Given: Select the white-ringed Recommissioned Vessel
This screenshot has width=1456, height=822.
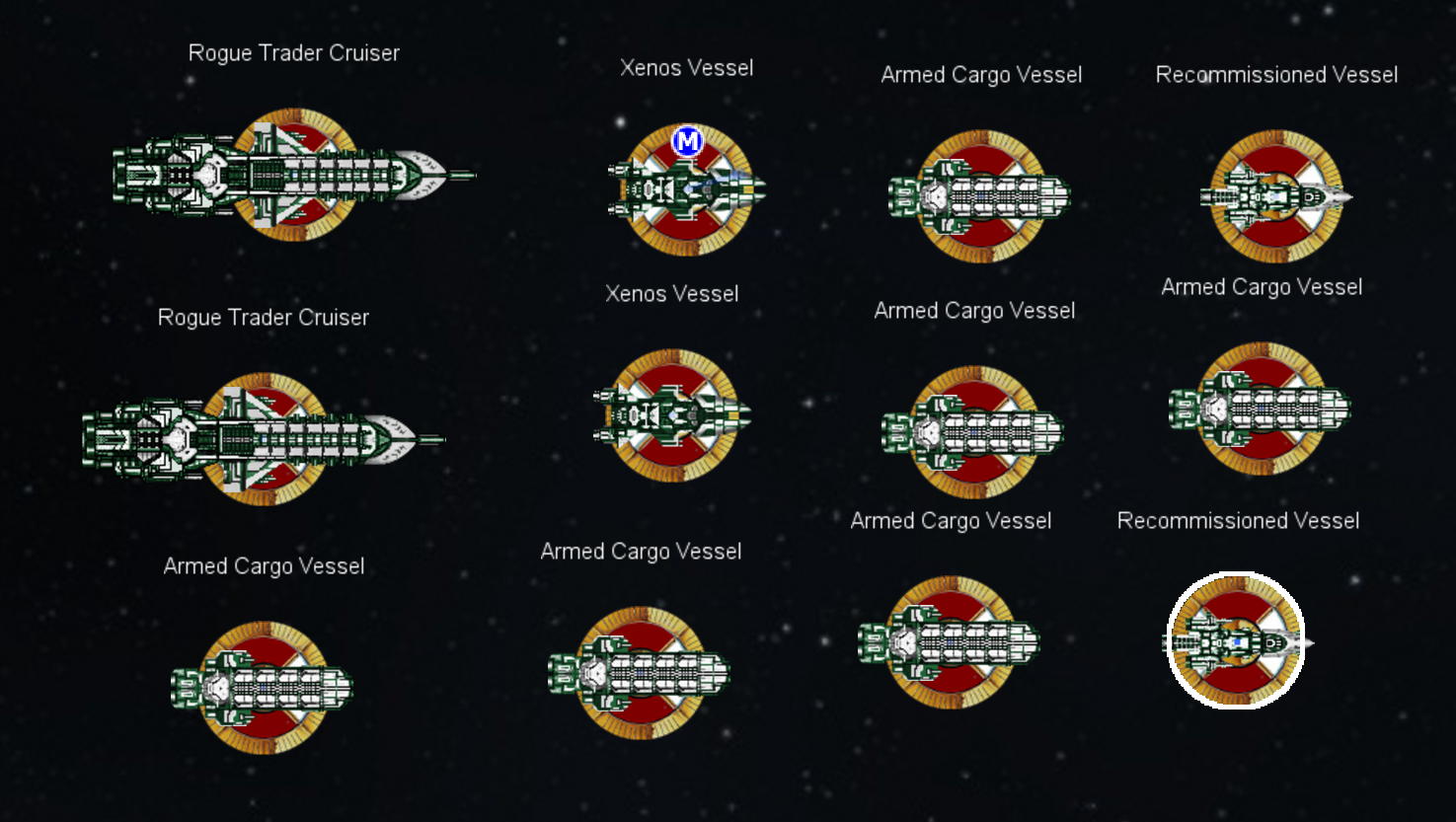Looking at the screenshot, I should pos(1236,641).
